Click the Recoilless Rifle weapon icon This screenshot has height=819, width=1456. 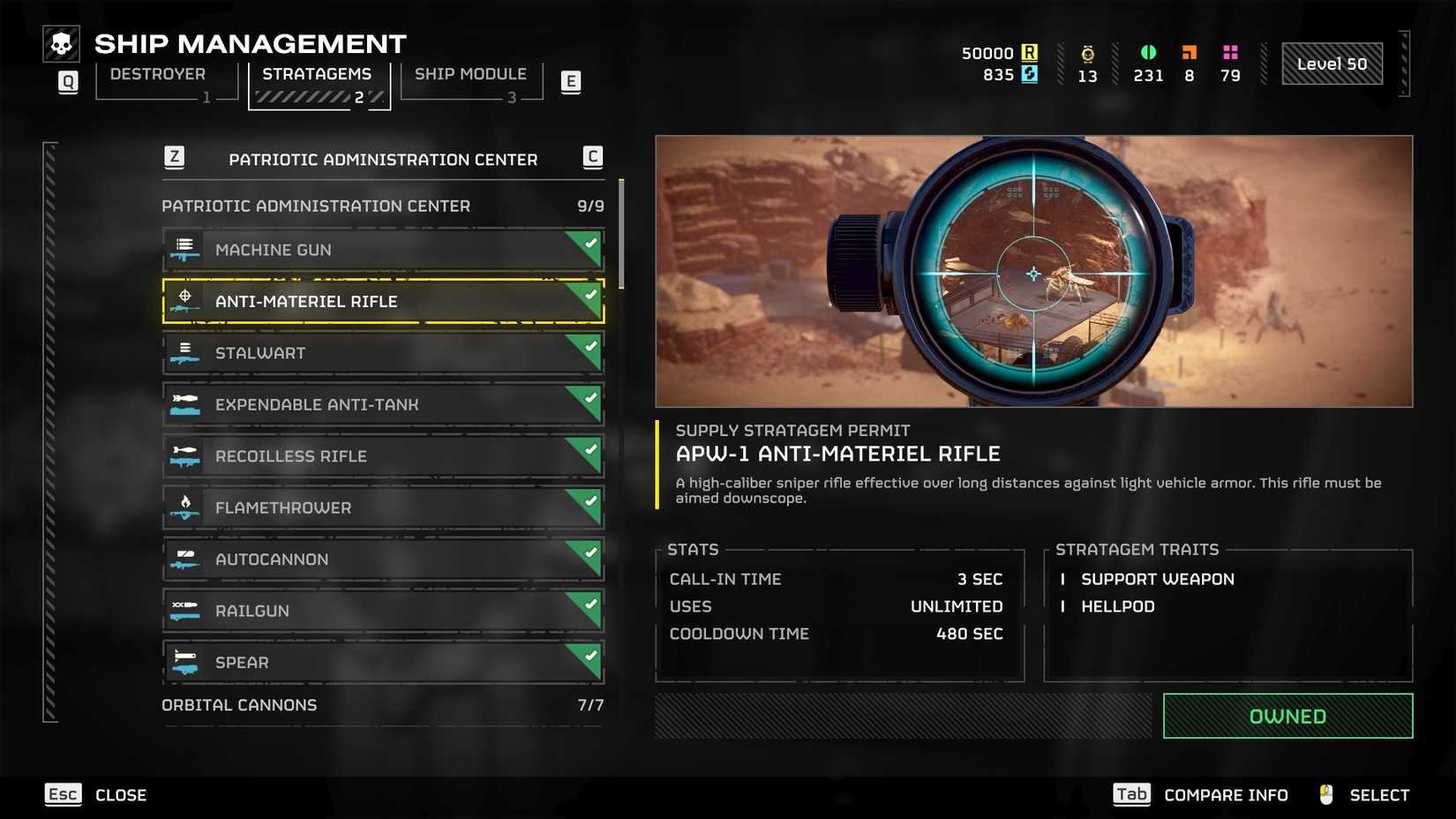185,456
